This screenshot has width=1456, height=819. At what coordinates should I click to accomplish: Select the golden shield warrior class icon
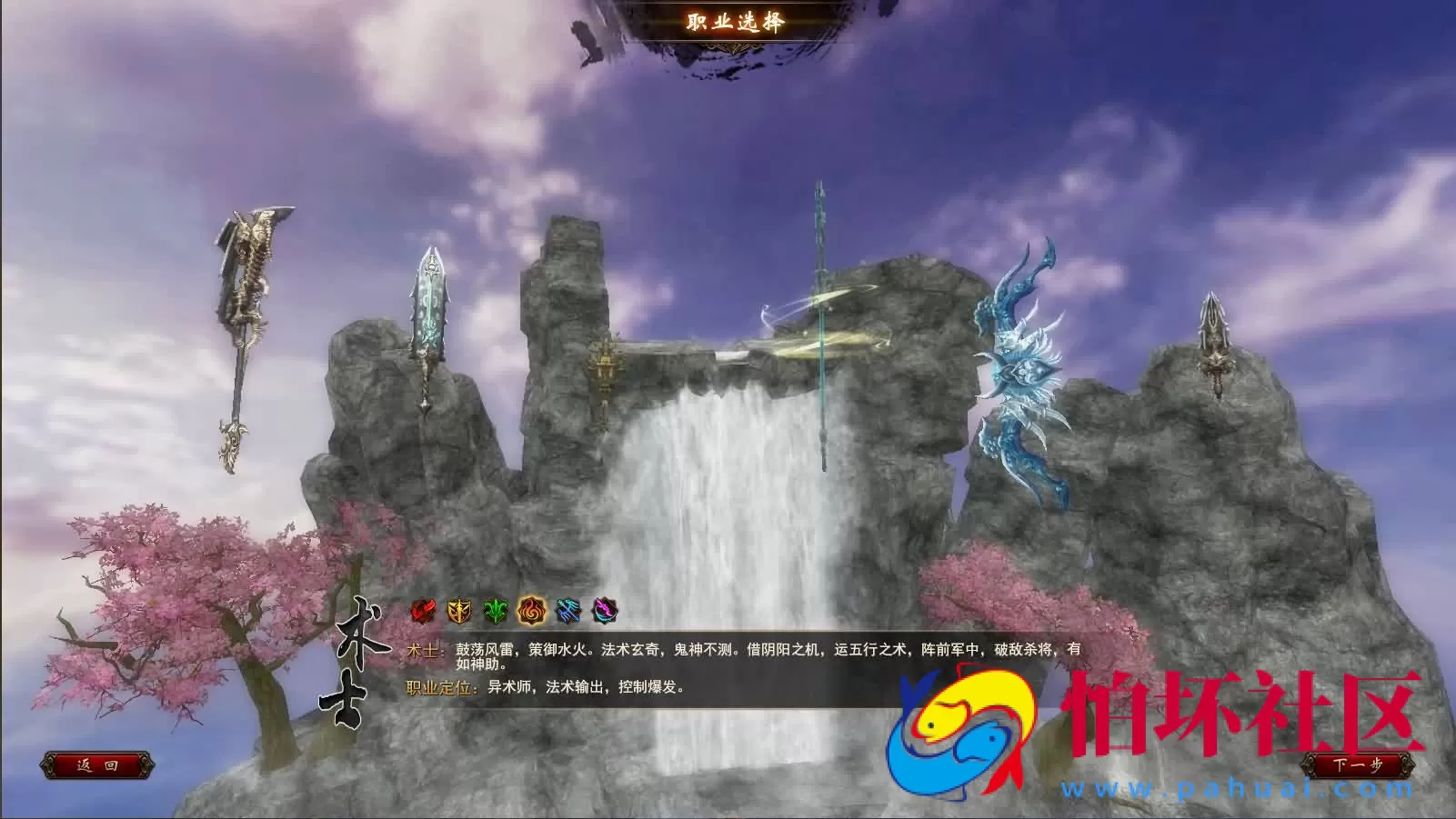459,610
